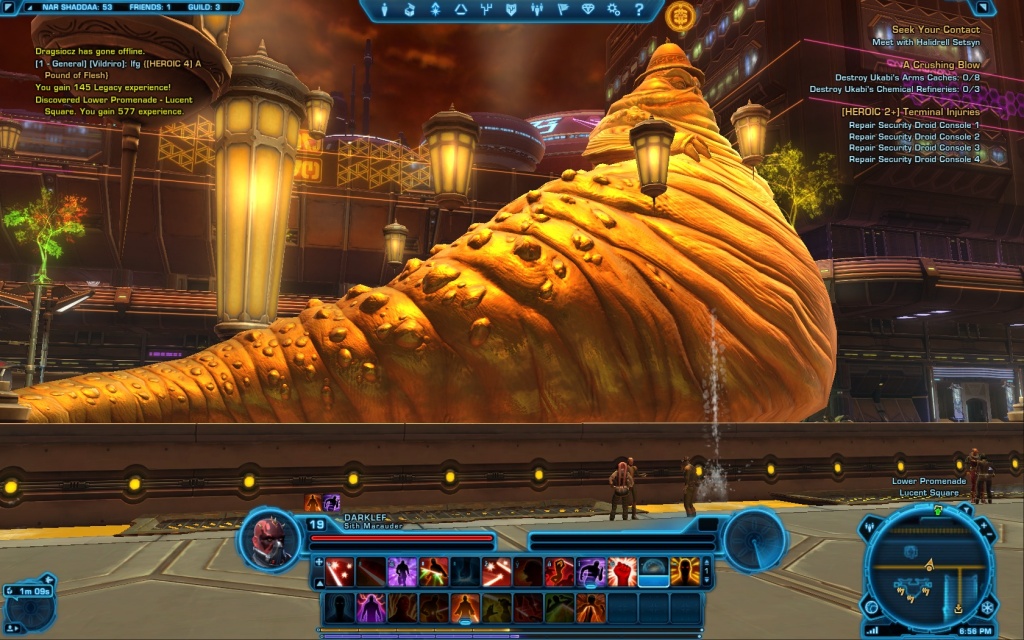Select the Darklef character portrait

point(271,541)
